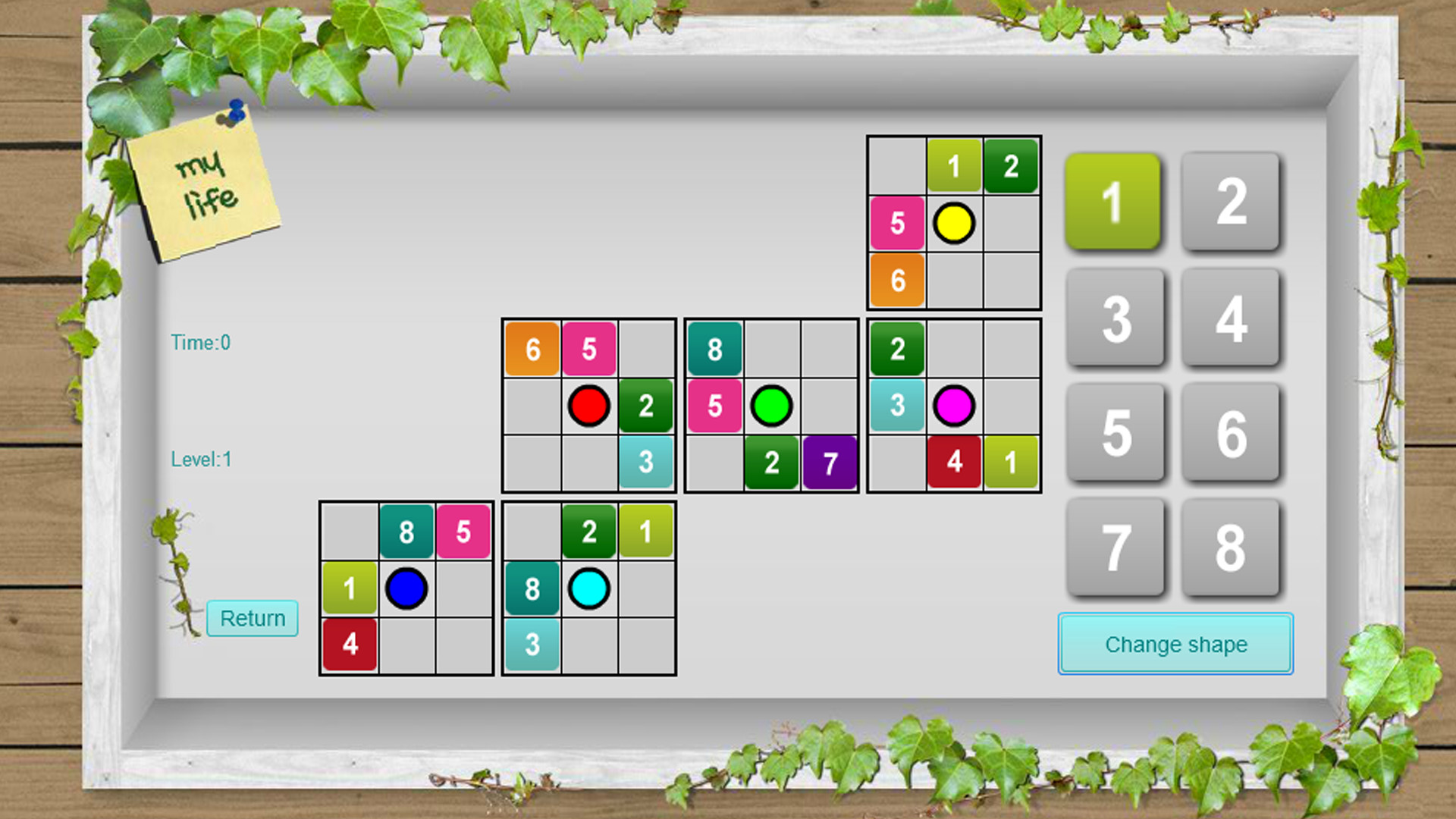The width and height of the screenshot is (1456, 819).
Task: Click the Time:0 label
Action: [200, 342]
